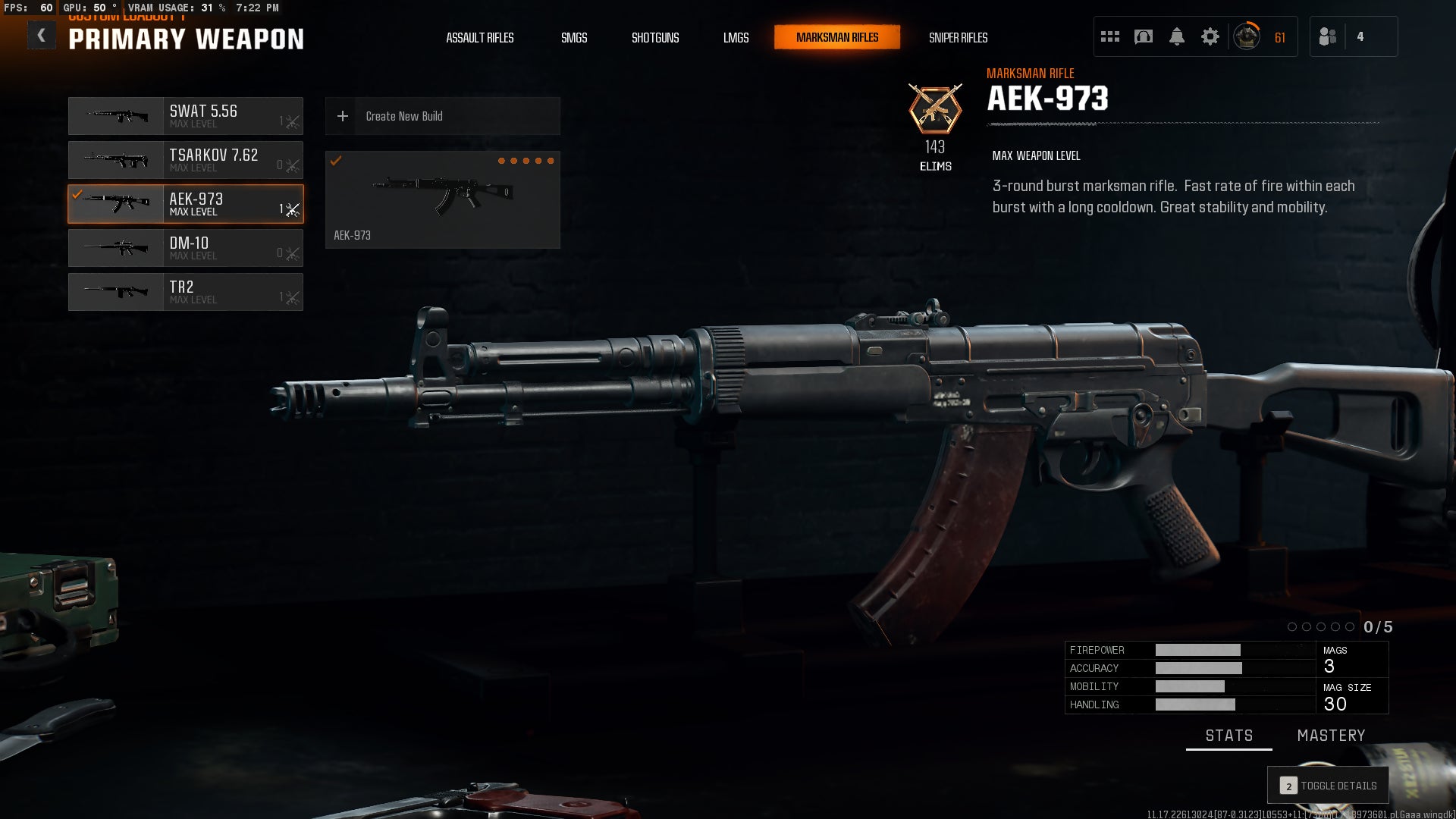This screenshot has width=1456, height=819.
Task: Open the social party icon
Action: point(1328,36)
